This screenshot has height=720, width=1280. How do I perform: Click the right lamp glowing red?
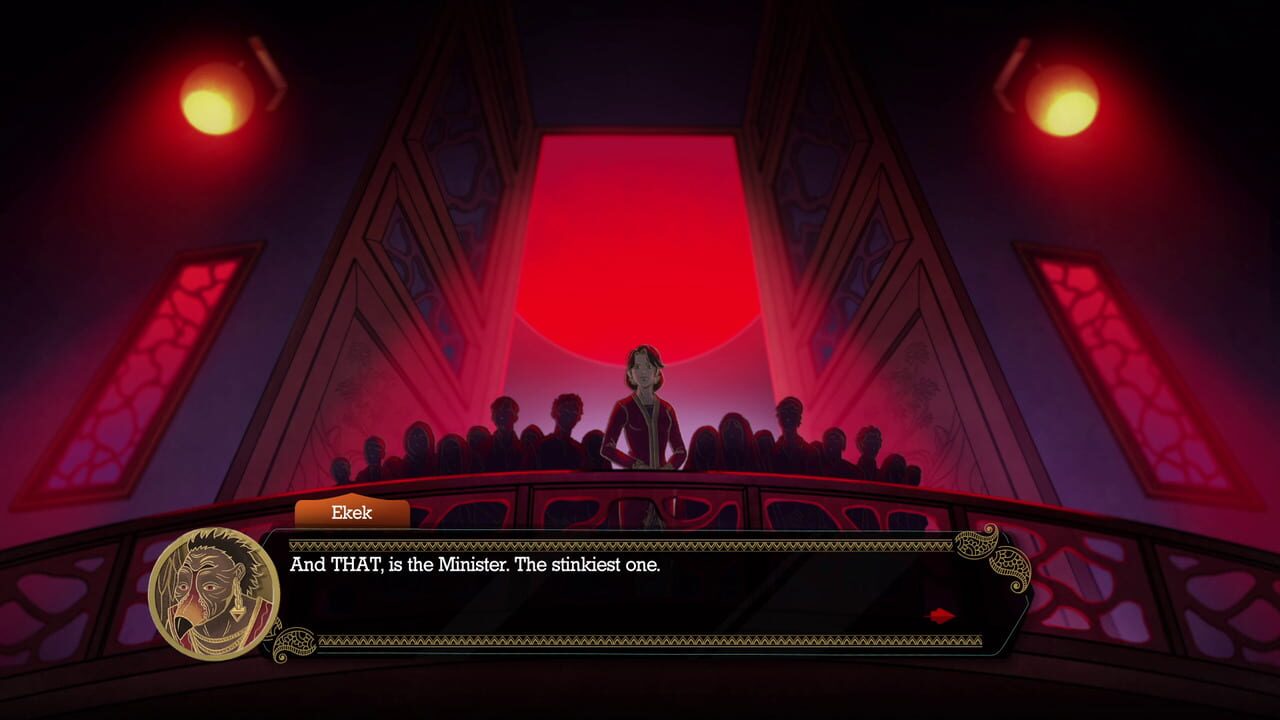(1061, 95)
